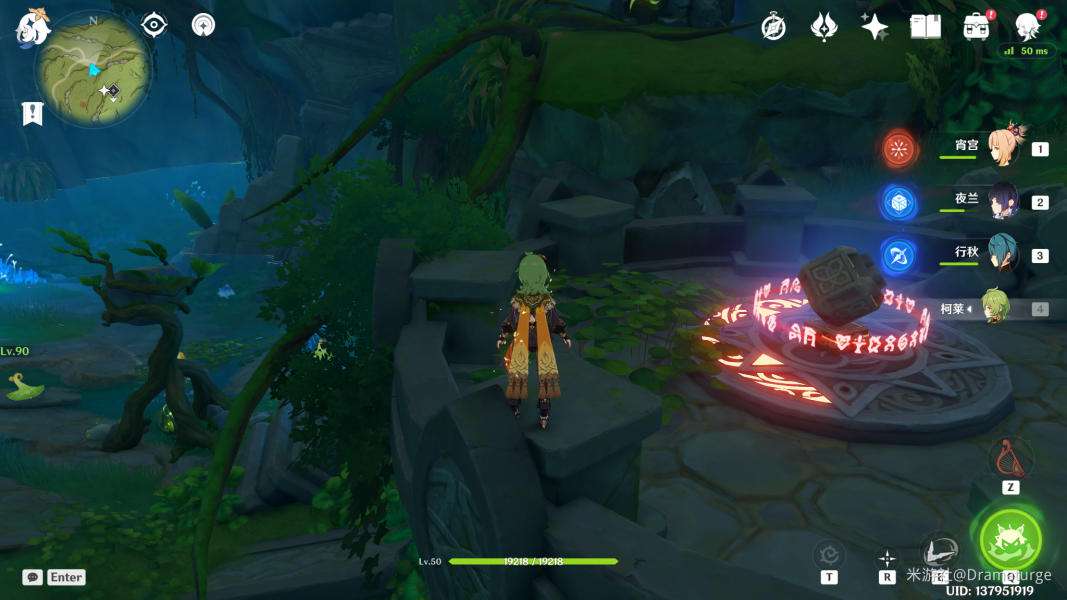
Task: Trigger 行秋's blue burst icon
Action: pyautogui.click(x=900, y=255)
